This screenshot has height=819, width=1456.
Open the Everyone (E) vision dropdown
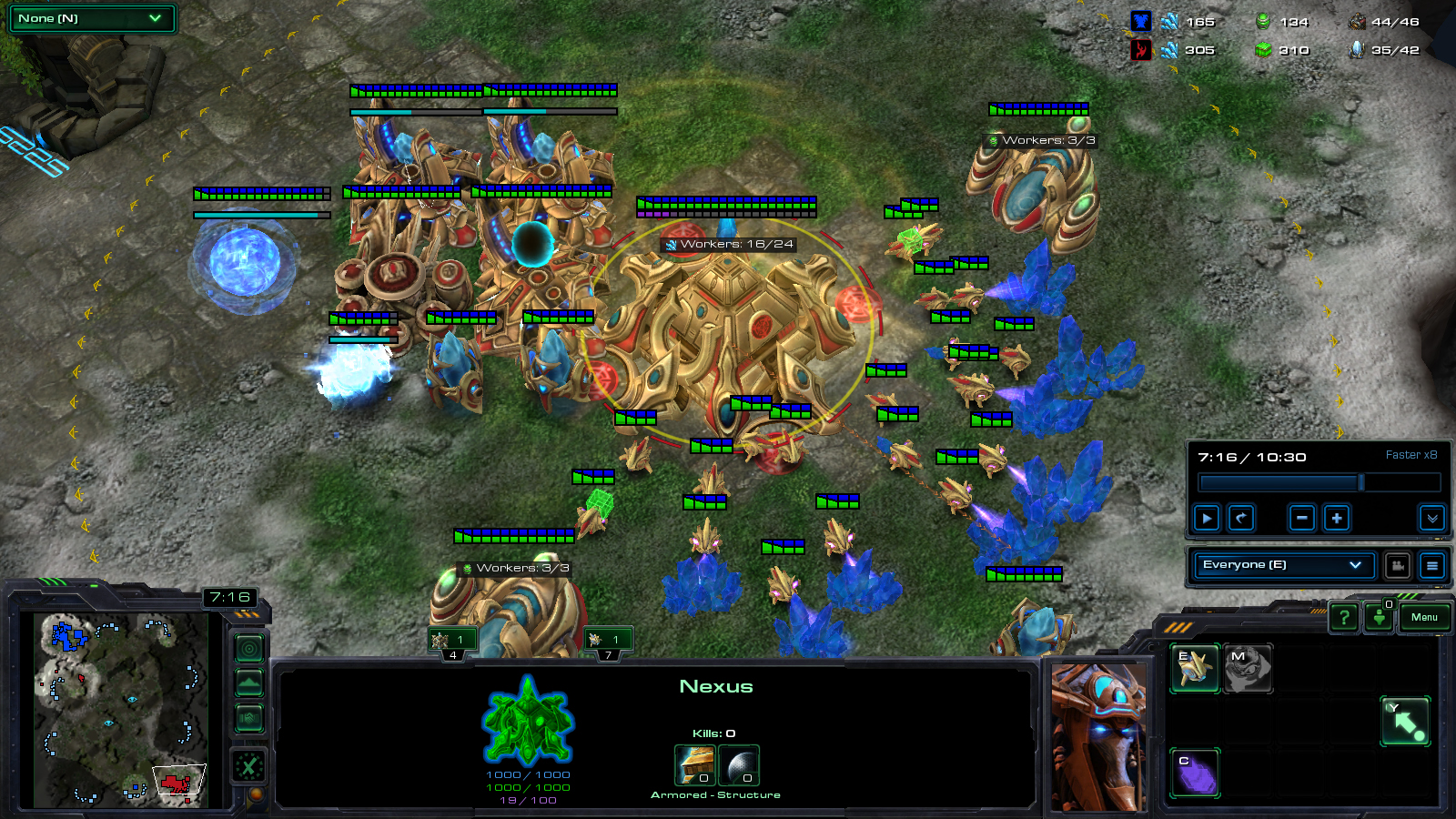tap(1282, 565)
